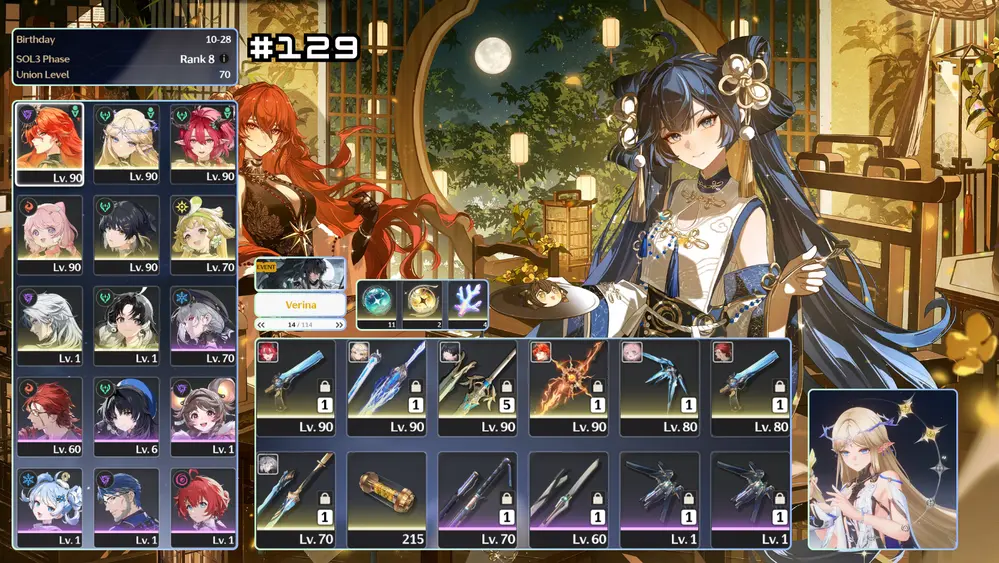Viewport: 999px width, 563px height.
Task: Pick the pink-haired Lv. 90 character portrait
Action: pyautogui.click(x=50, y=235)
